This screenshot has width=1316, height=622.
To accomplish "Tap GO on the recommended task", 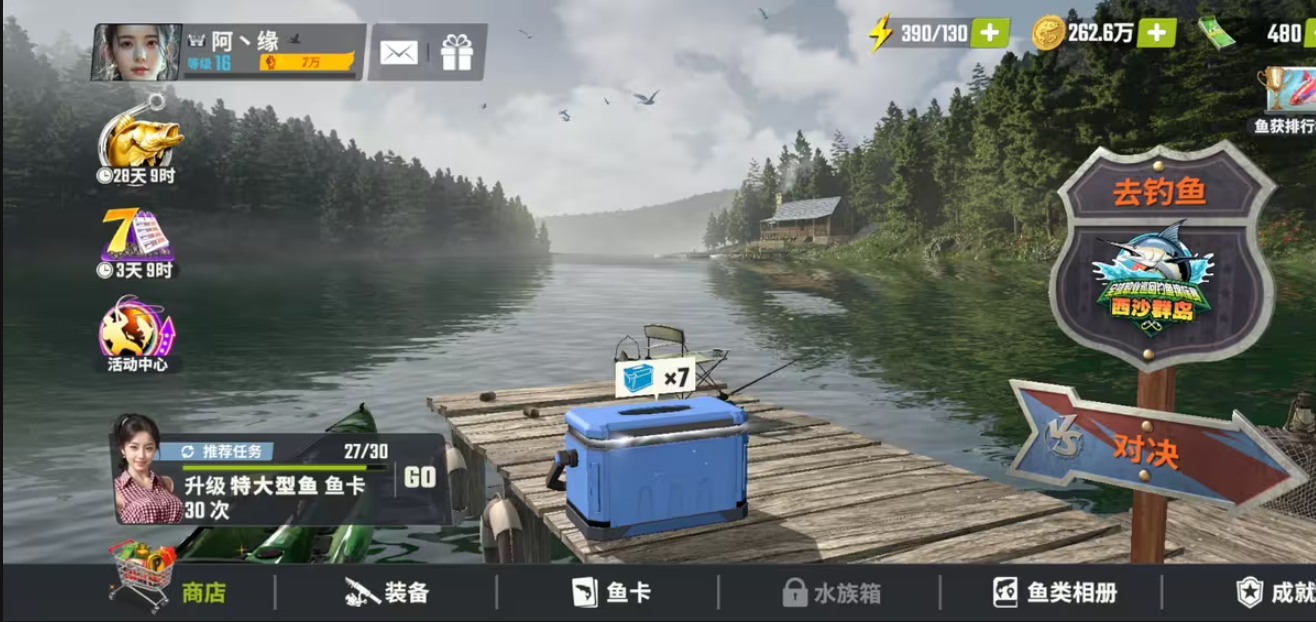I will tap(420, 477).
